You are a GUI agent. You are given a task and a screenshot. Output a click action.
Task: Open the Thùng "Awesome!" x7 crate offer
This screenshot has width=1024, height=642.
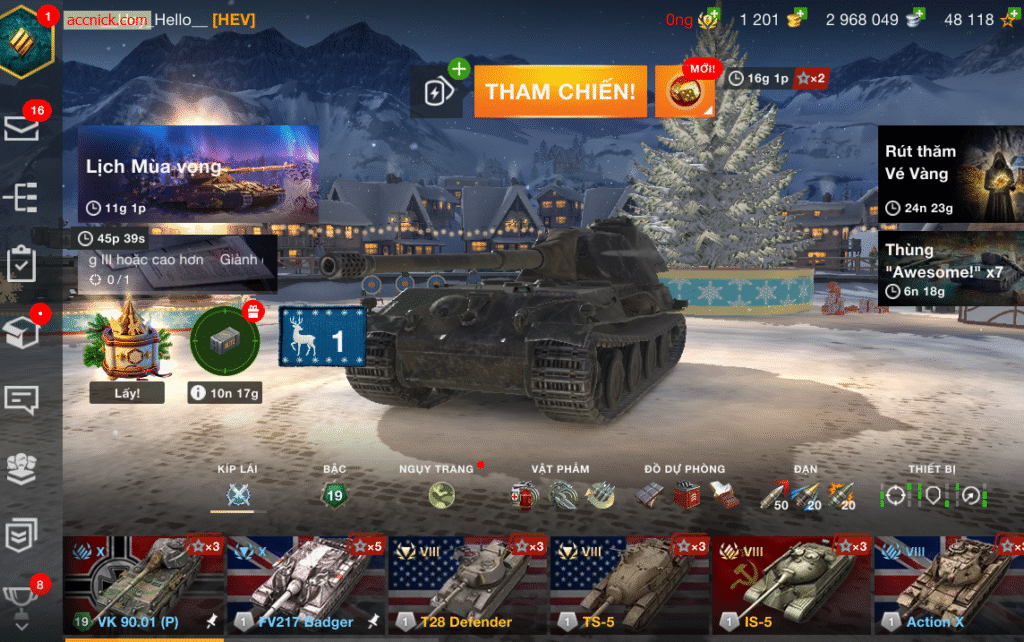(950, 269)
